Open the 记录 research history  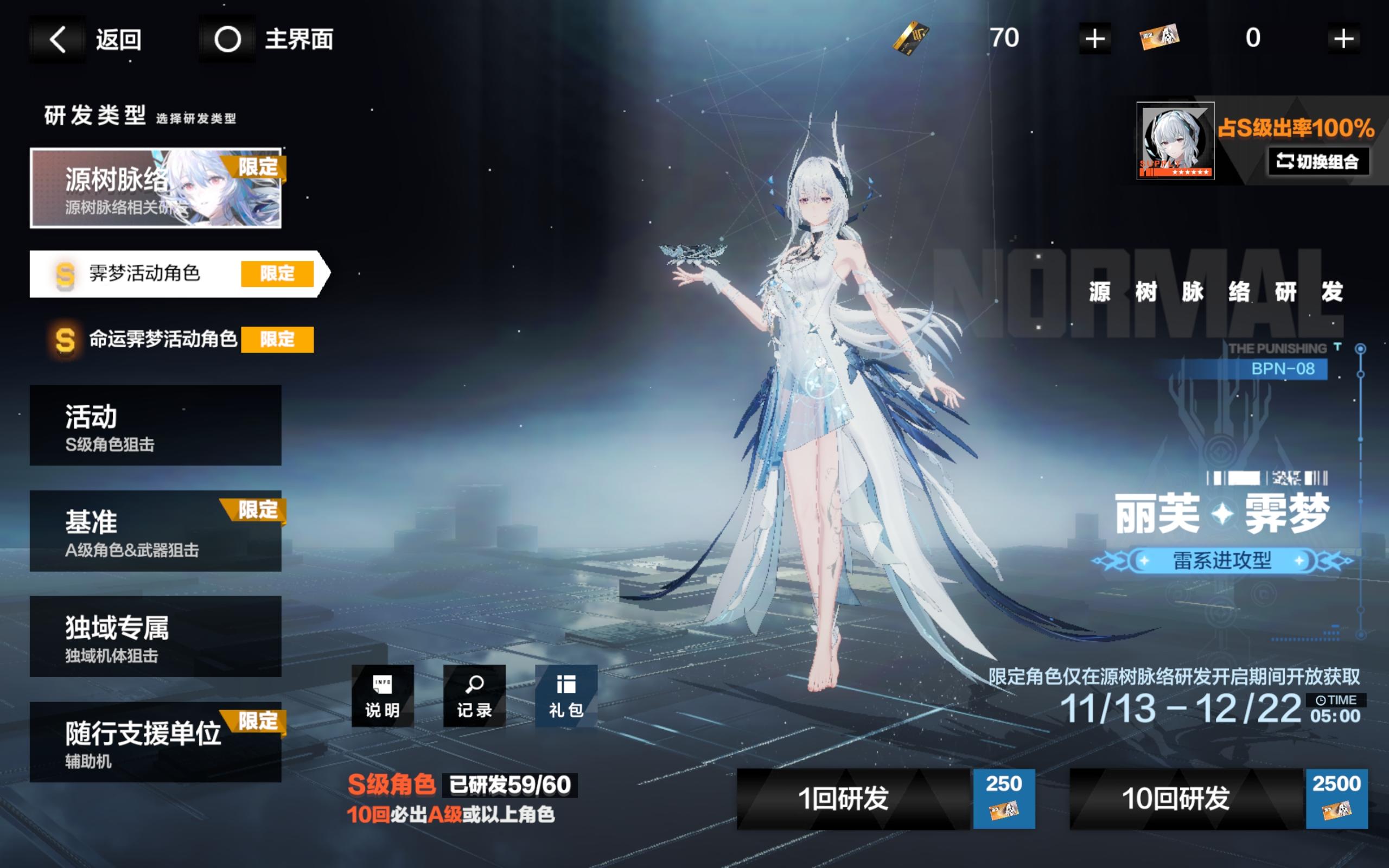point(474,697)
